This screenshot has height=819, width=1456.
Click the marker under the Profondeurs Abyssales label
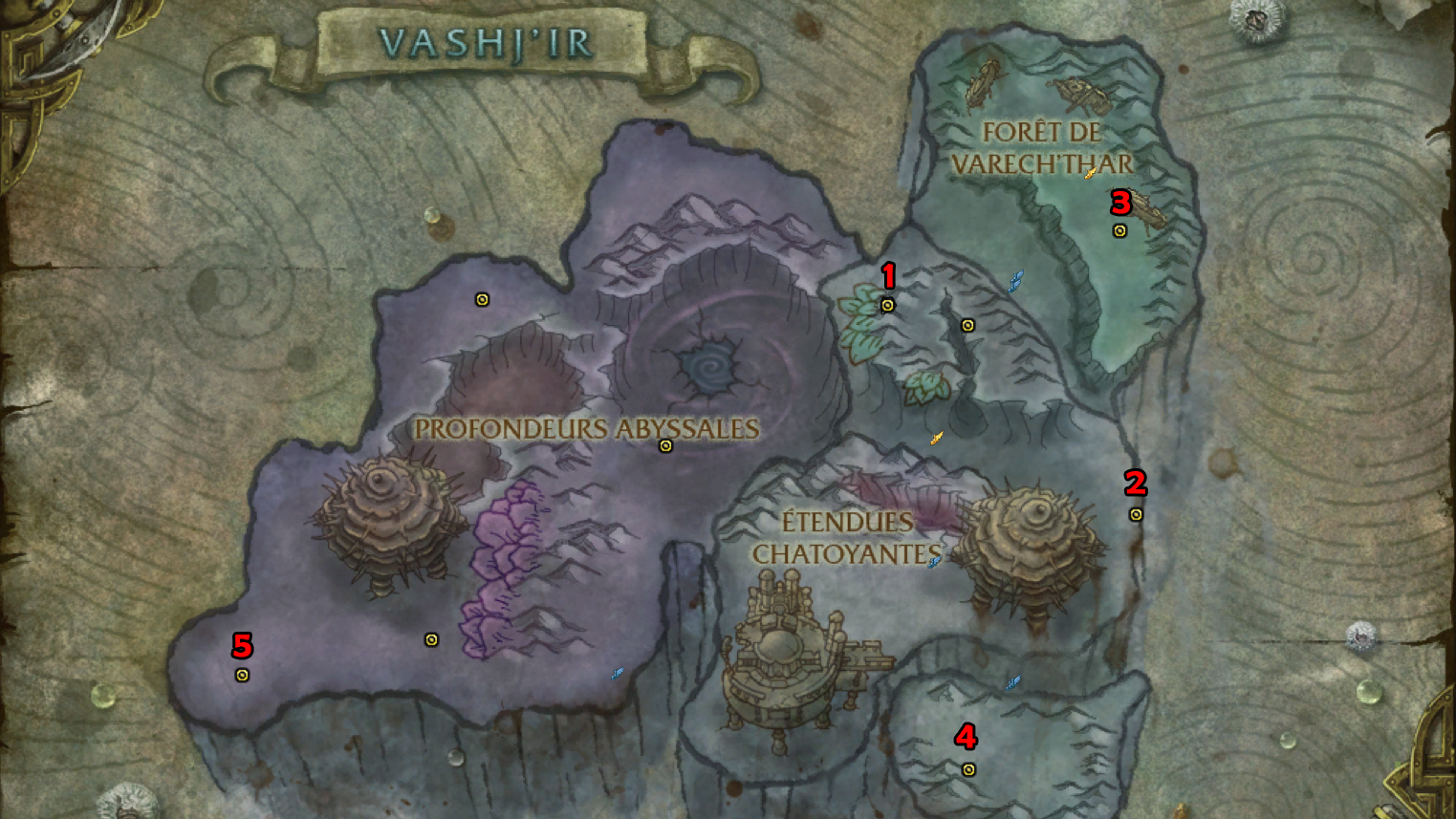coord(665,446)
